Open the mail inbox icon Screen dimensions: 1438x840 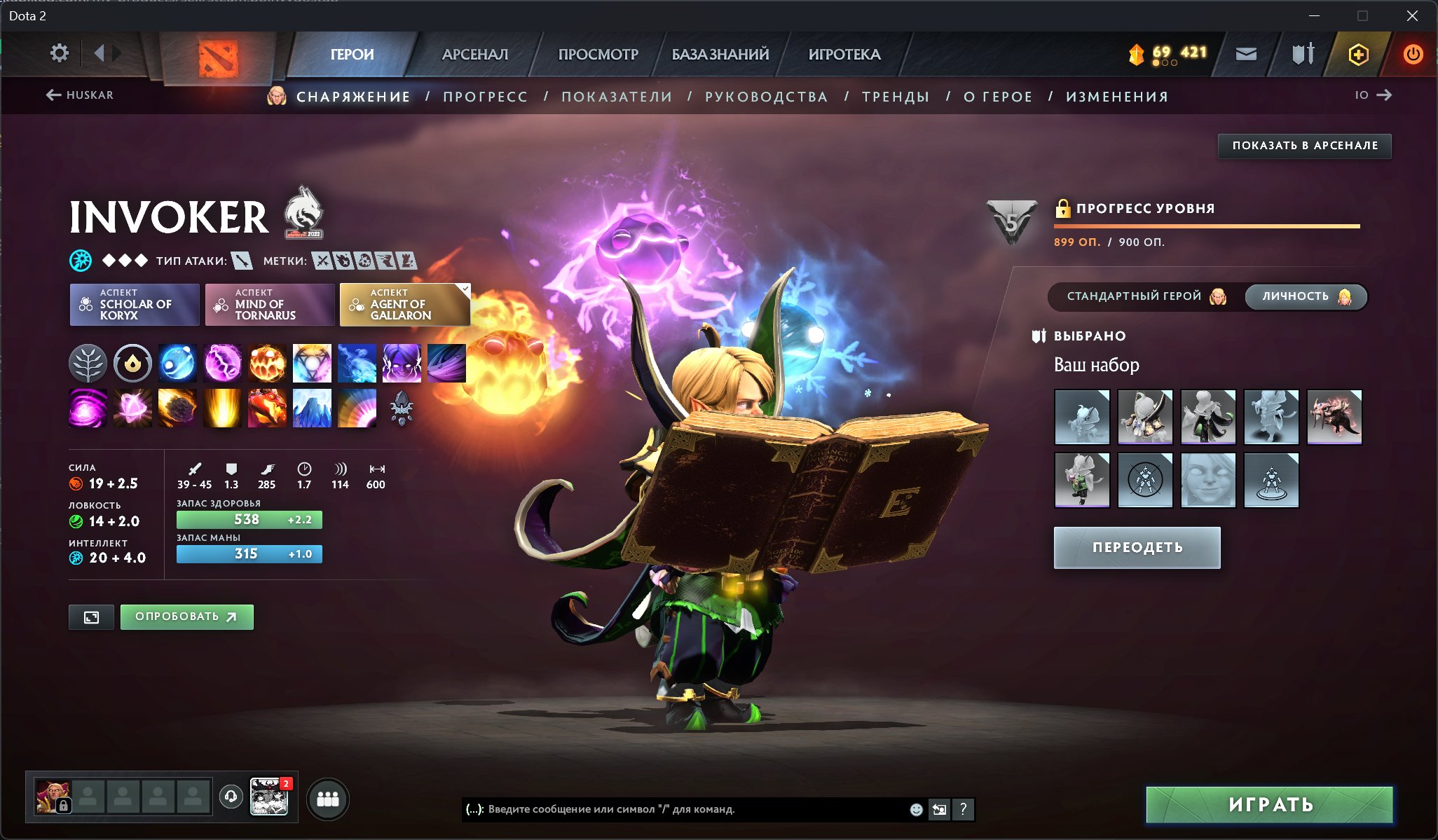coord(1247,53)
